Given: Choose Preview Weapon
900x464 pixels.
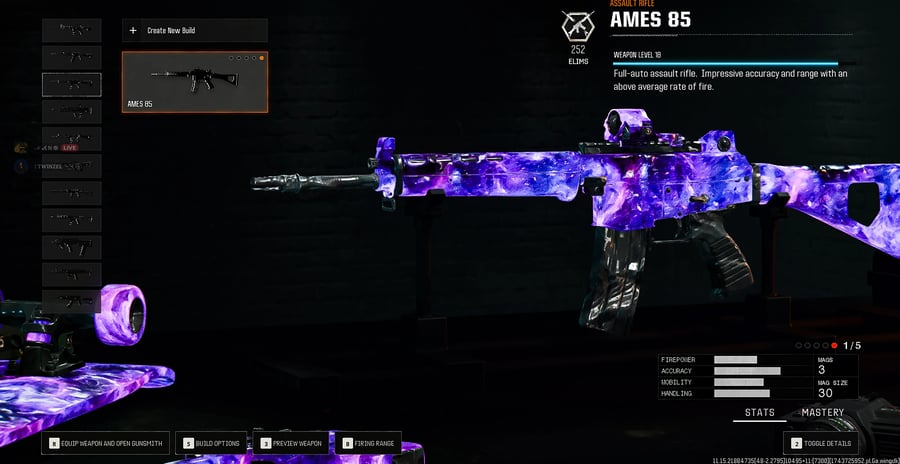Looking at the screenshot, I should 290,443.
